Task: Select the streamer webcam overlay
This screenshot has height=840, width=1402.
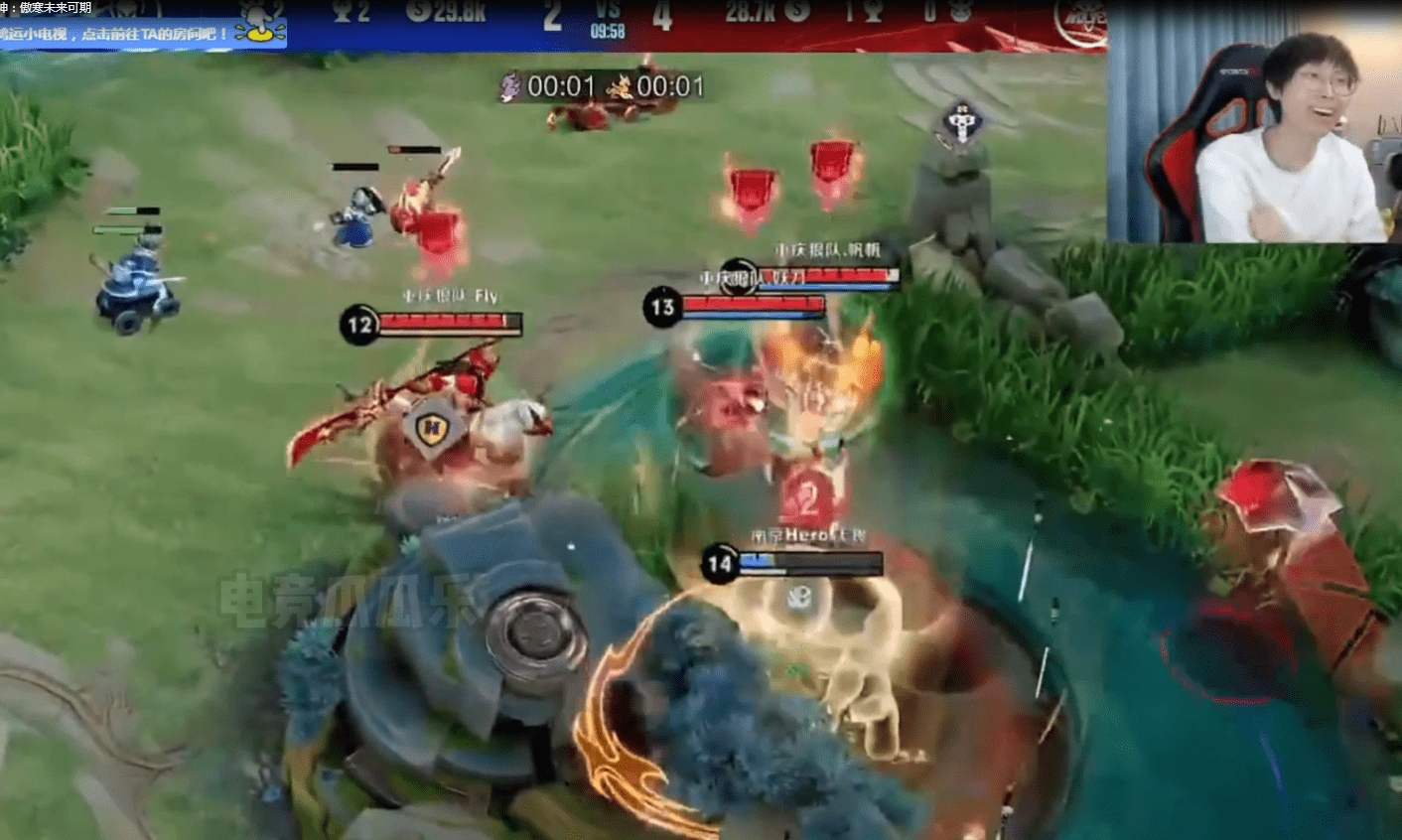Action: tap(1253, 129)
